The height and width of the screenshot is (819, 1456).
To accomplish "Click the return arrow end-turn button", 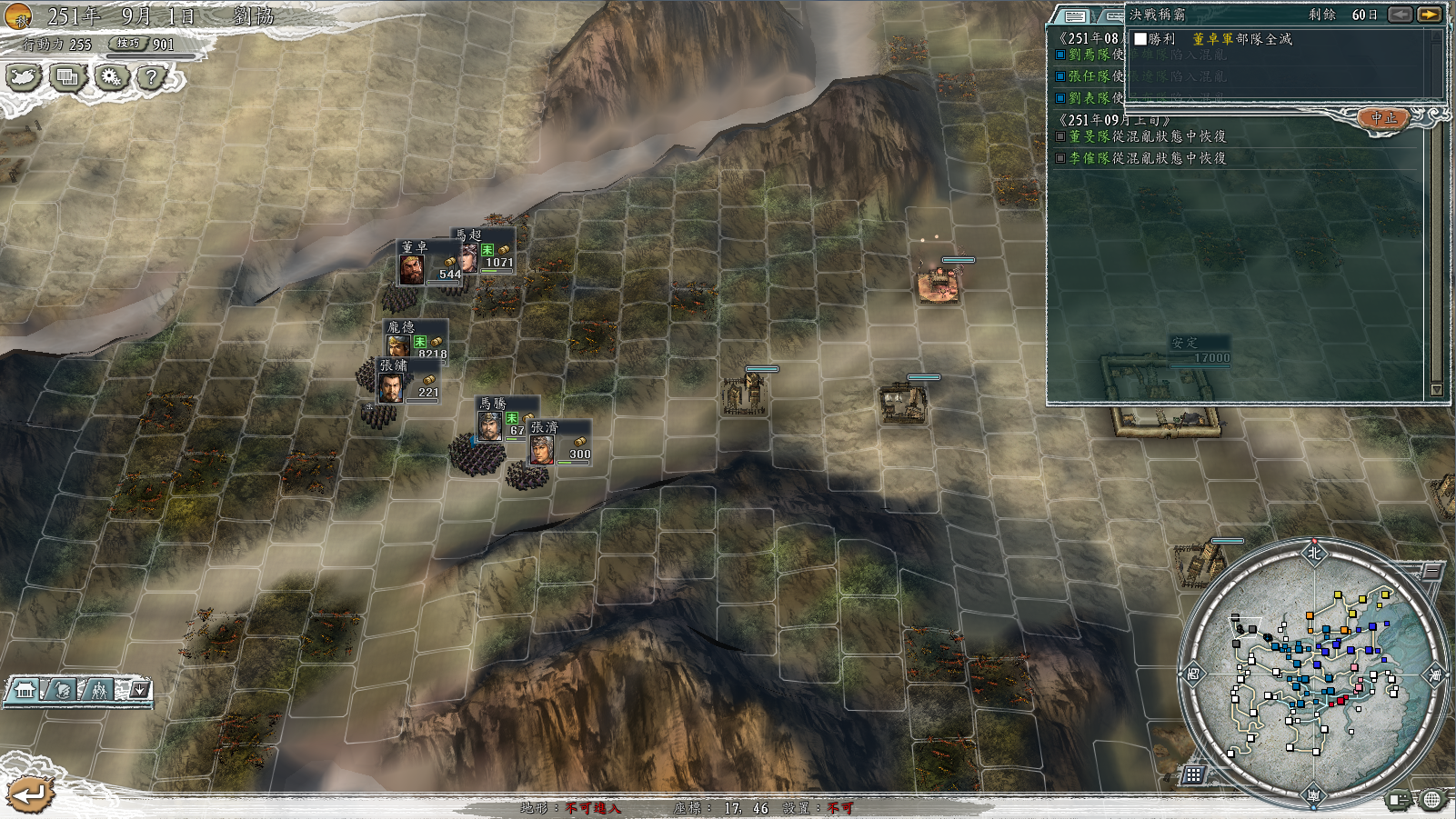I will pyautogui.click(x=31, y=794).
